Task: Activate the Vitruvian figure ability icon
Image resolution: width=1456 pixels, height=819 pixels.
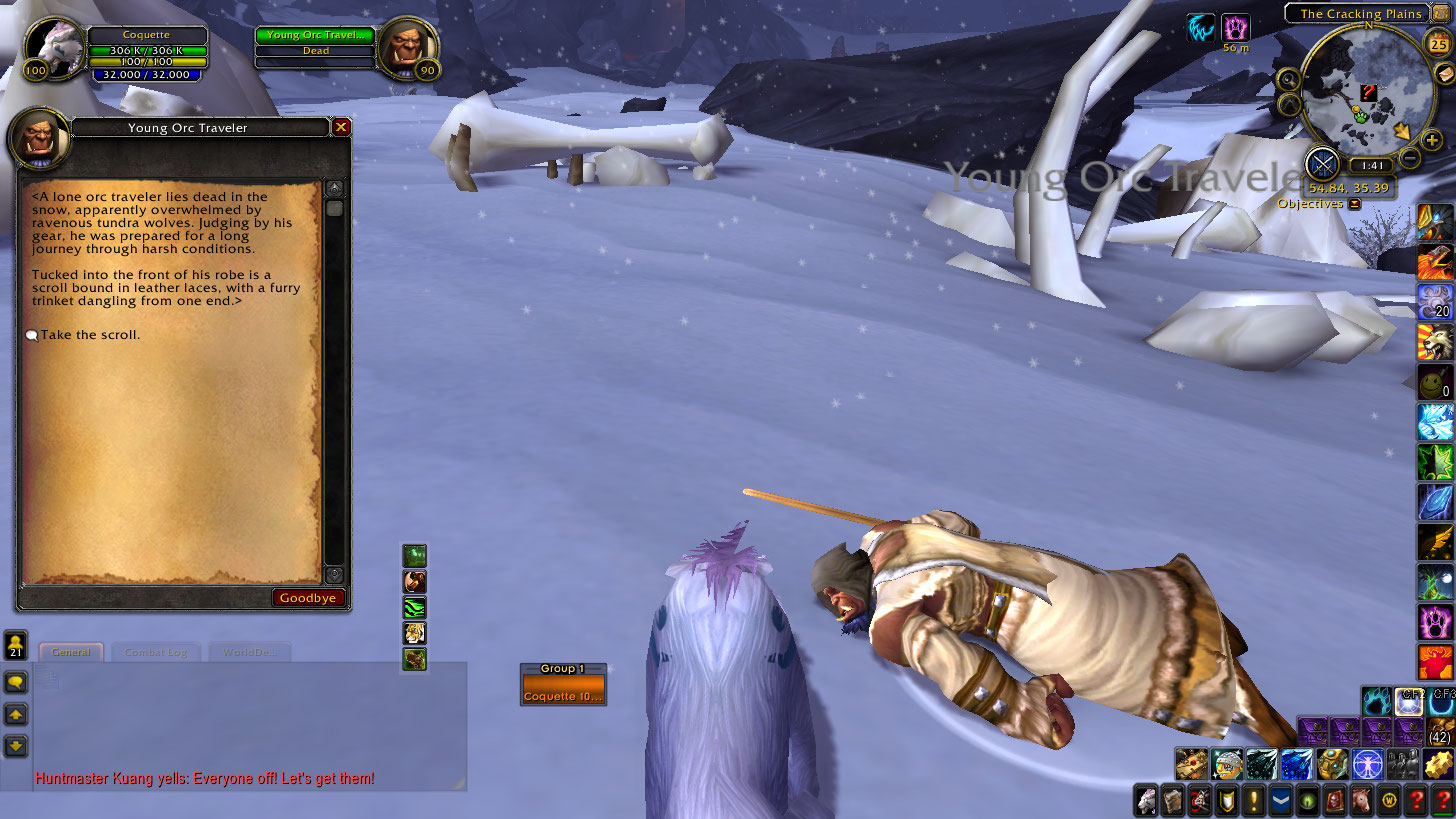Action: 1366,764
